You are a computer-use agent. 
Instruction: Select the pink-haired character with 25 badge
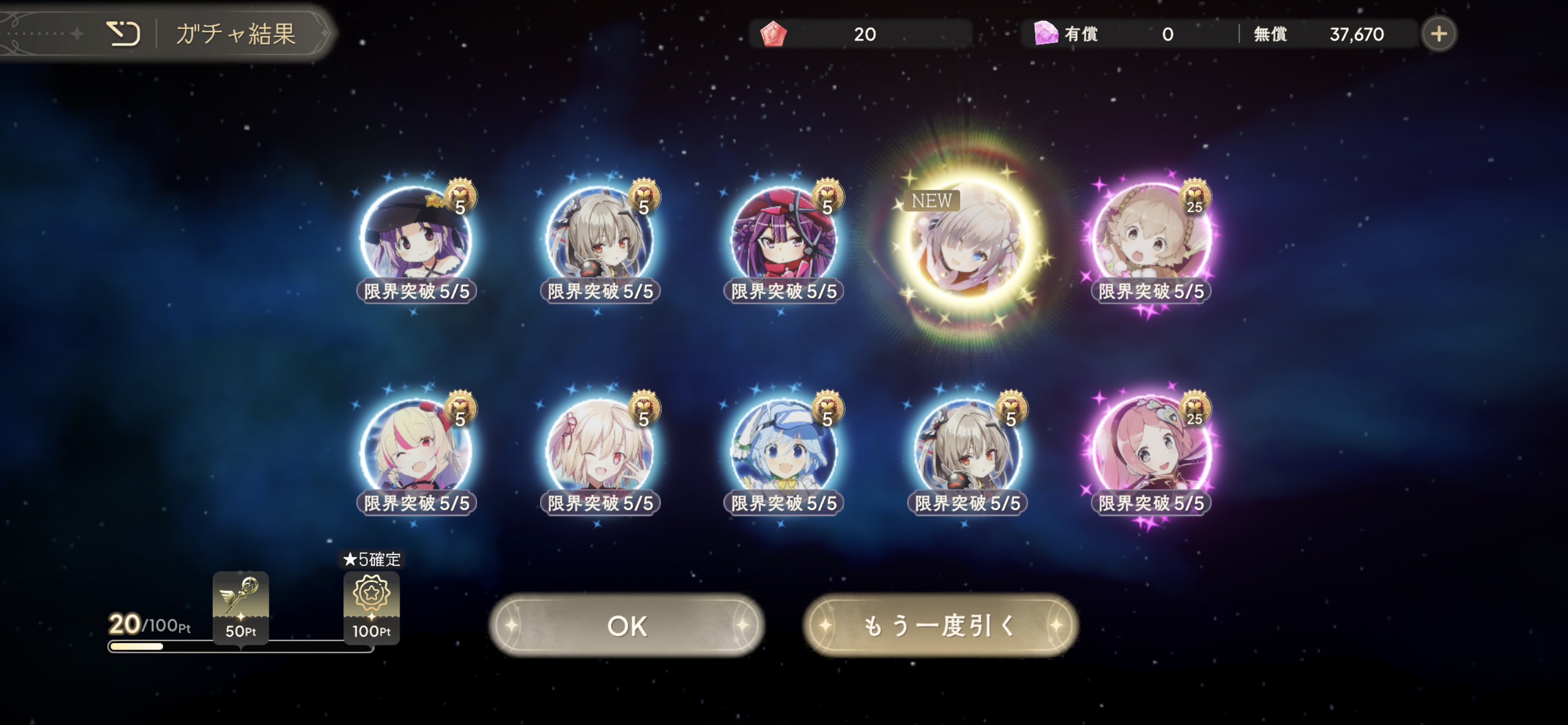coord(1150,451)
